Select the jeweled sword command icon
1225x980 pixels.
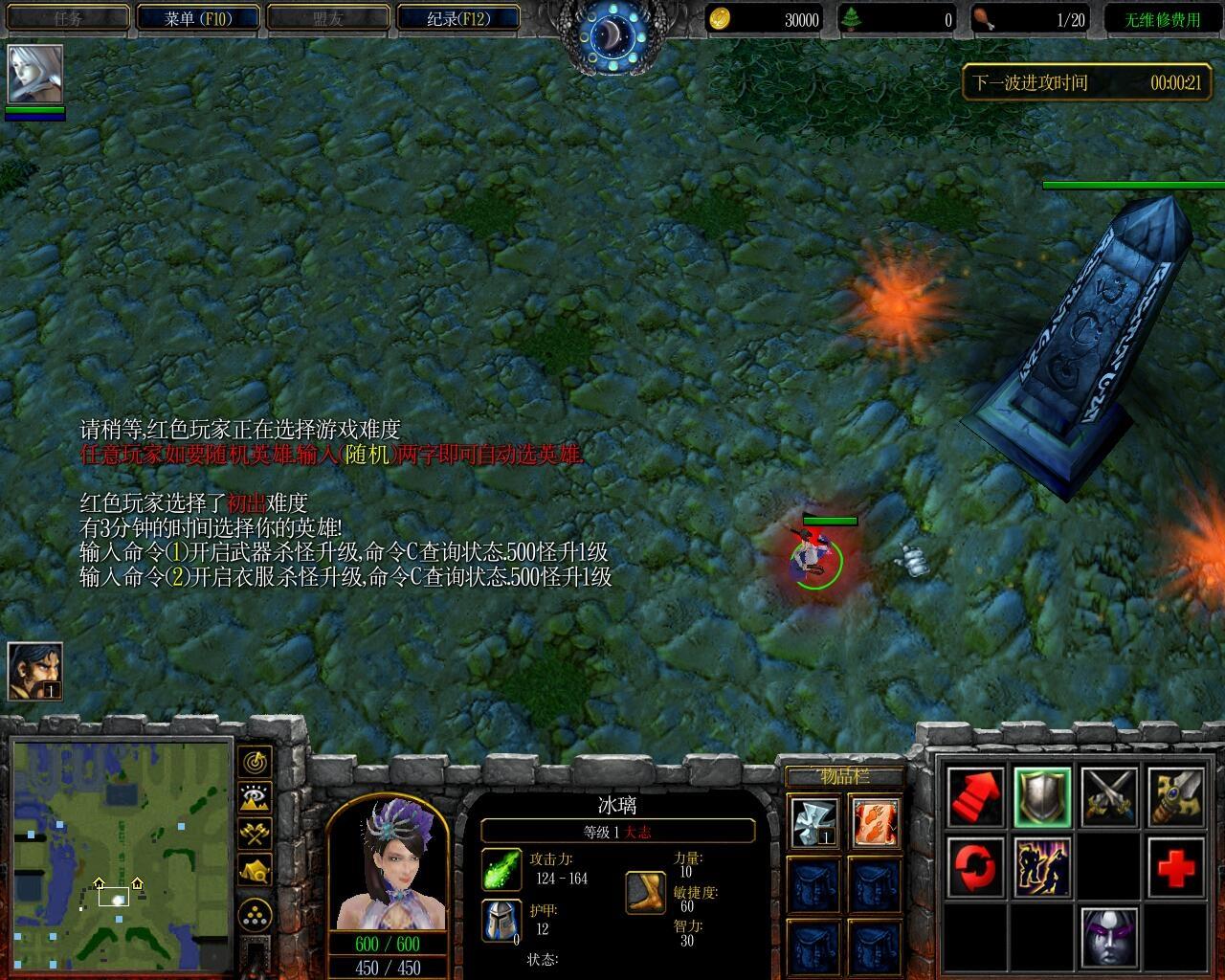pos(1175,797)
